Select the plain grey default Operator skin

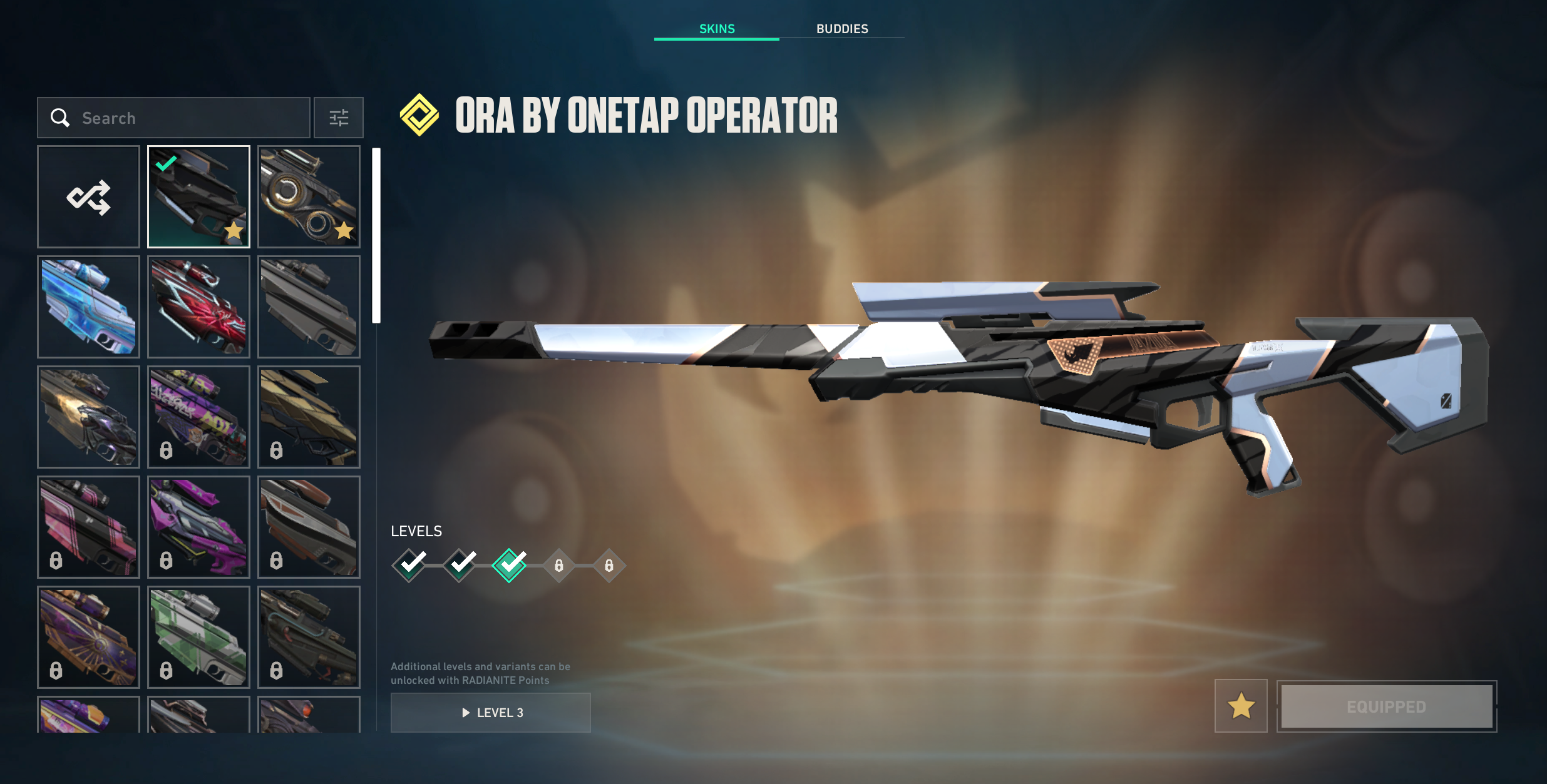tap(309, 307)
